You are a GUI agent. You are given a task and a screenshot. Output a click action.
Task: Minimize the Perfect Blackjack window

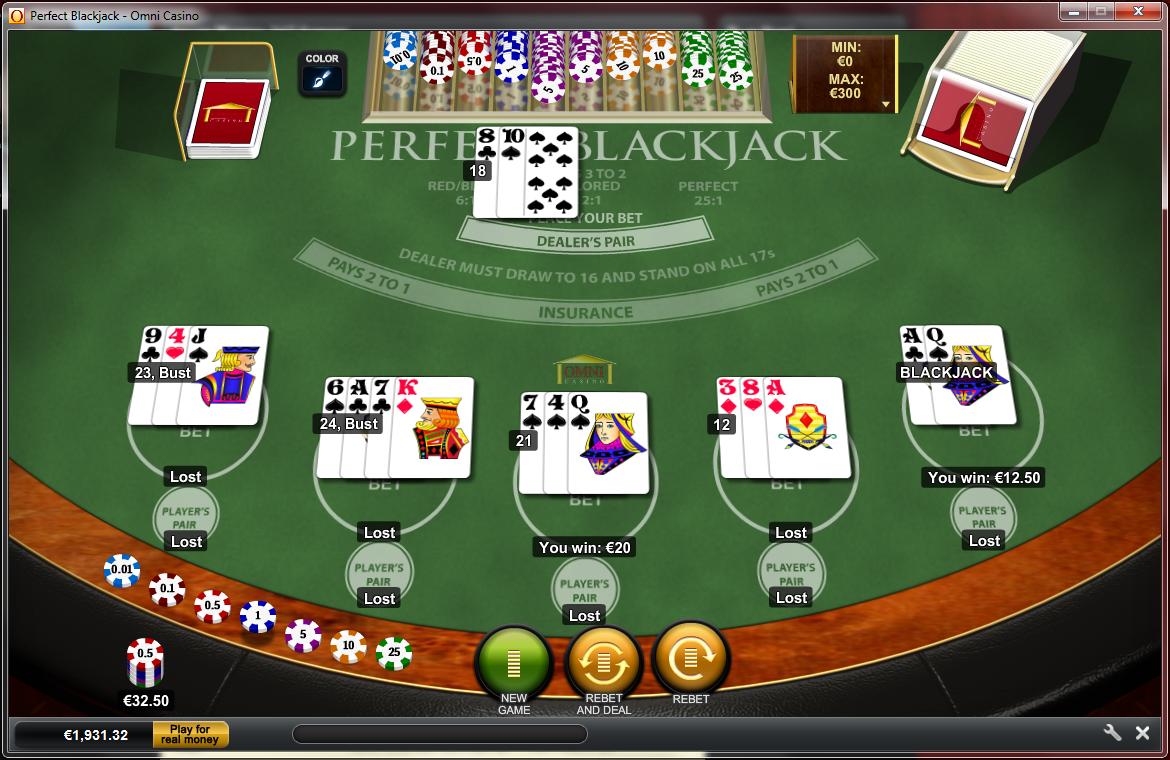pyautogui.click(x=1076, y=12)
